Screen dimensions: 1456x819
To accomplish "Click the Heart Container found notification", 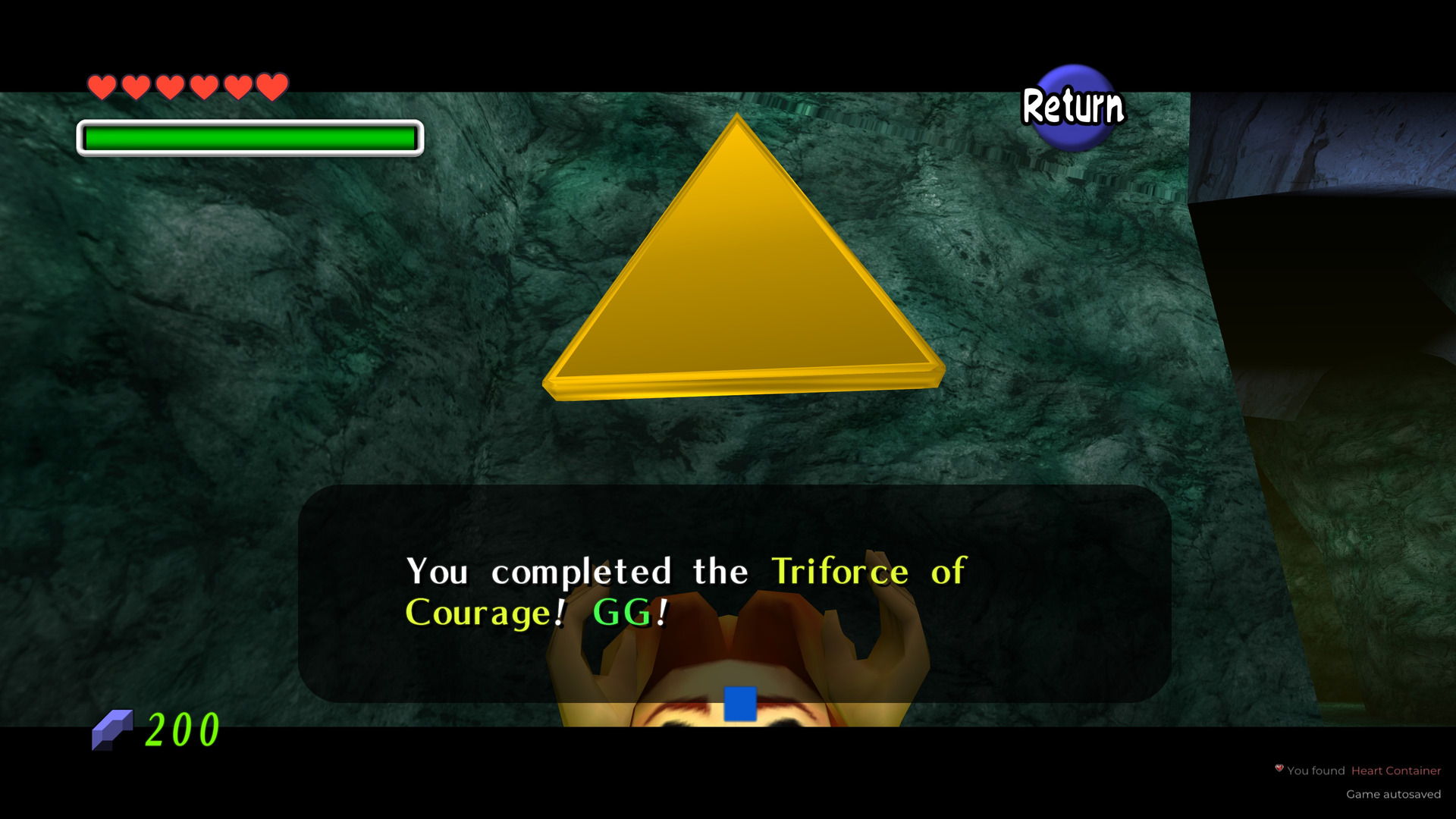I will click(x=1358, y=770).
